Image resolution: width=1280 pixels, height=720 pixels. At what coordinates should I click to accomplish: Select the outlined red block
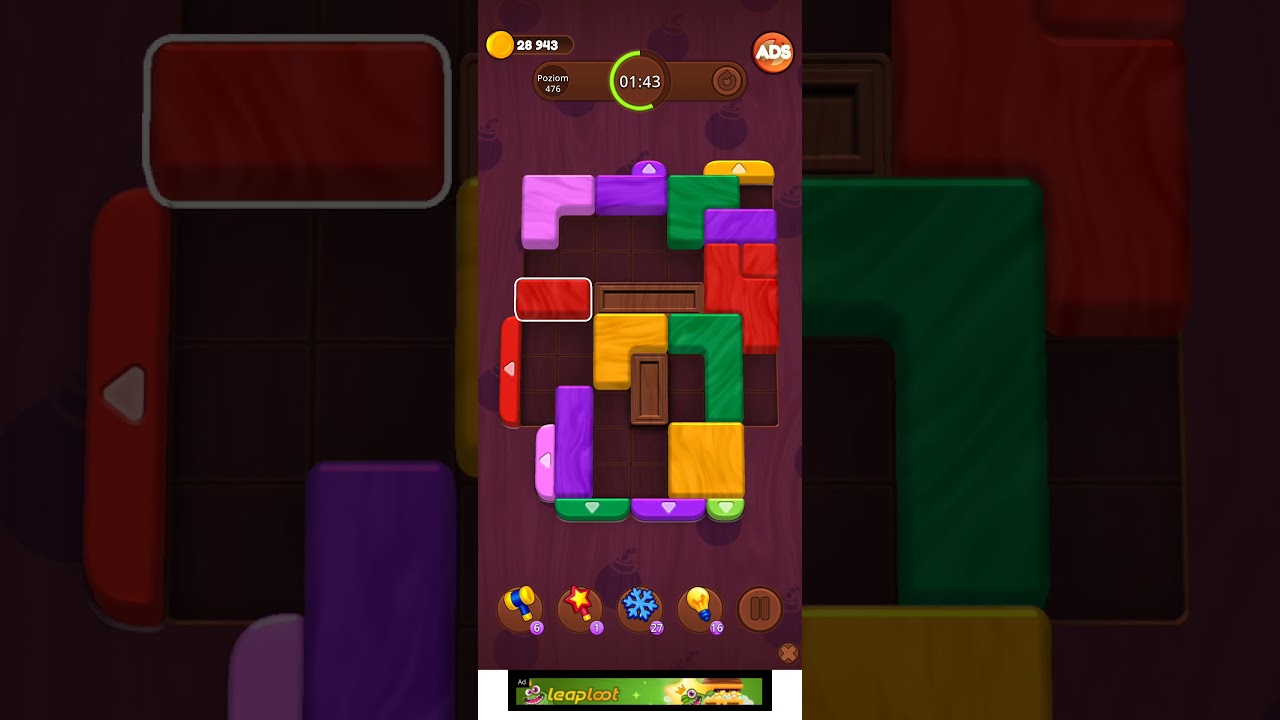tap(553, 299)
